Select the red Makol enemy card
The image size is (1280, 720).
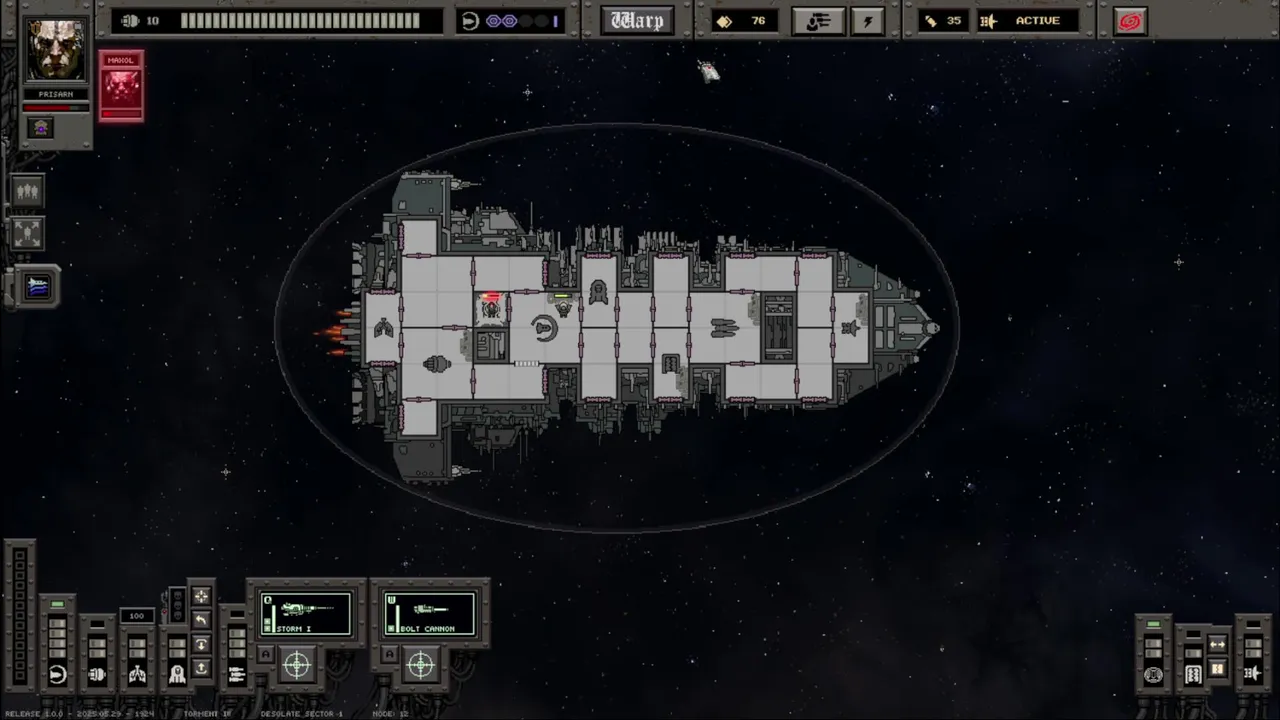tap(121, 87)
